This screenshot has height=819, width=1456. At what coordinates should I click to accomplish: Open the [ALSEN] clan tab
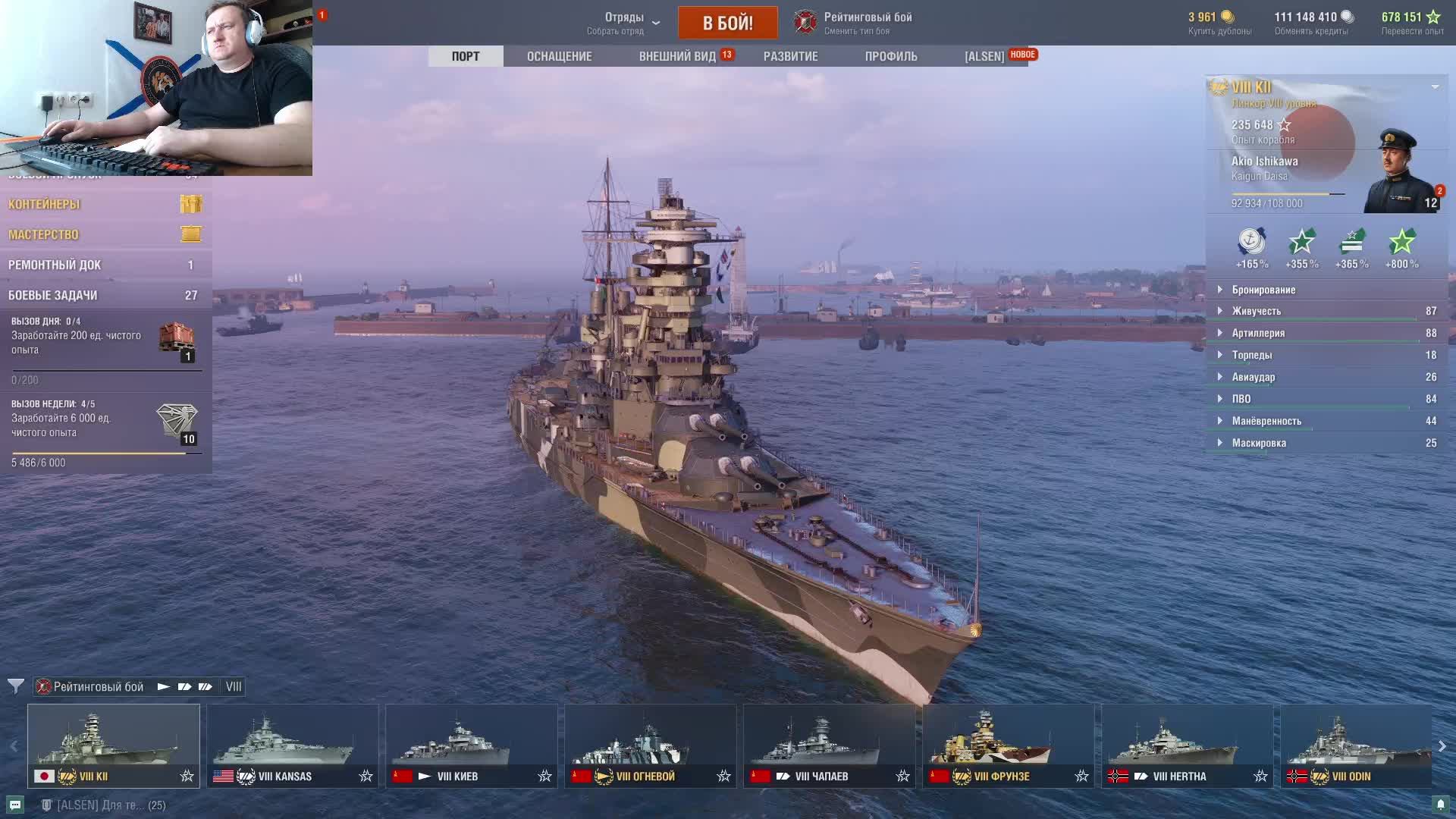click(984, 56)
